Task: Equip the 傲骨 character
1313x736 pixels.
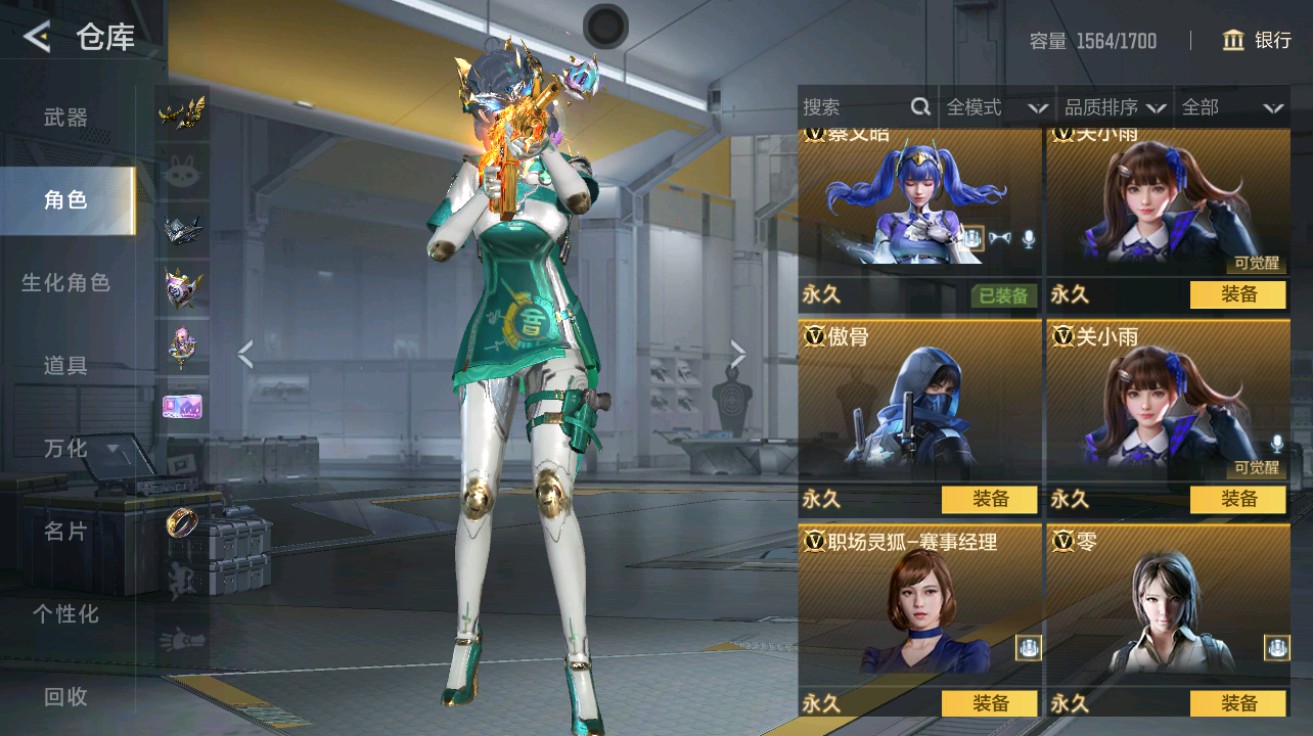Action: pos(990,499)
